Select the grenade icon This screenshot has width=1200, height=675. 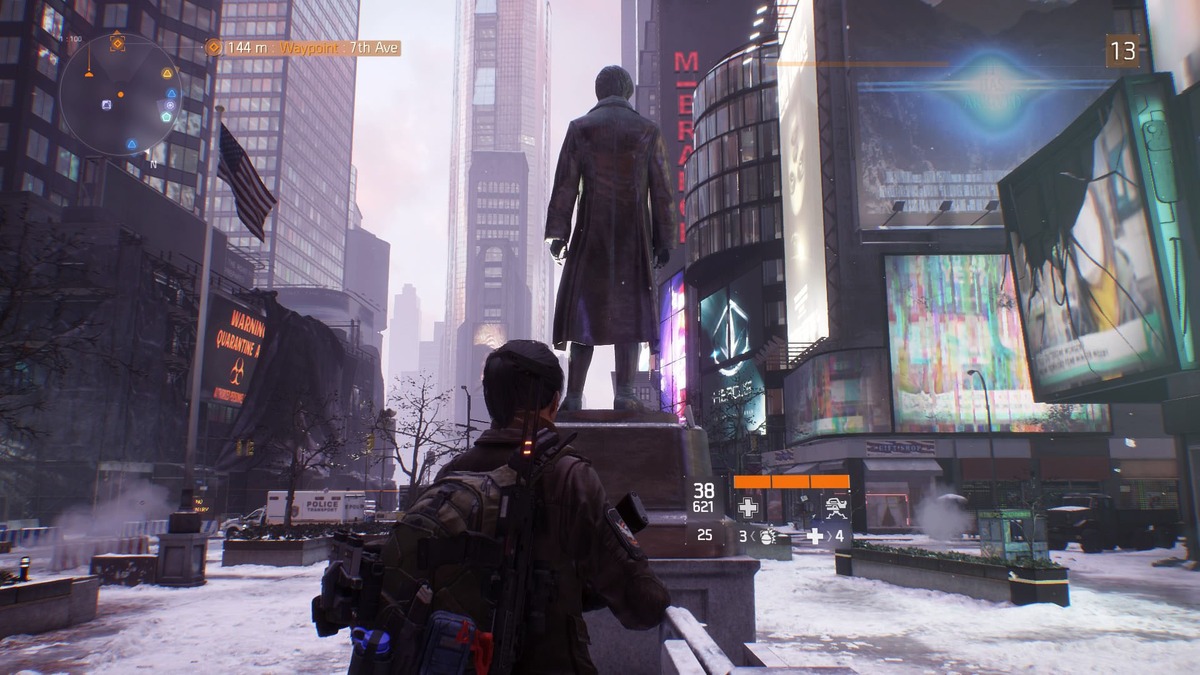click(x=768, y=536)
